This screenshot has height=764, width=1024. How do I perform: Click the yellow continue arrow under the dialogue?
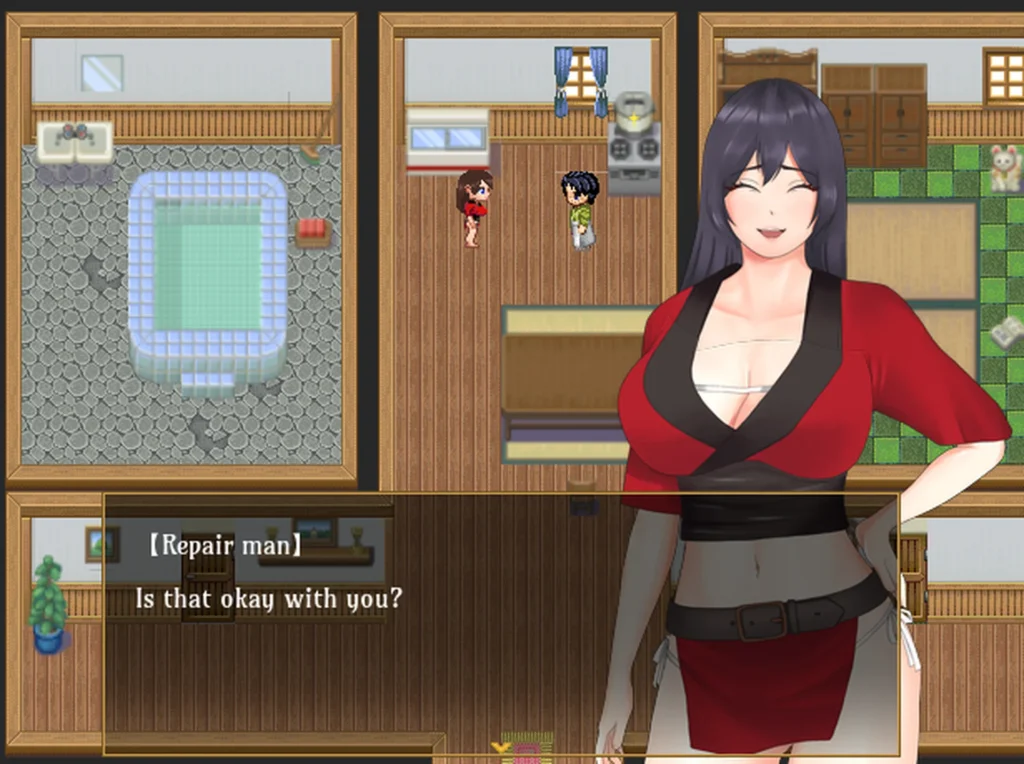501,747
